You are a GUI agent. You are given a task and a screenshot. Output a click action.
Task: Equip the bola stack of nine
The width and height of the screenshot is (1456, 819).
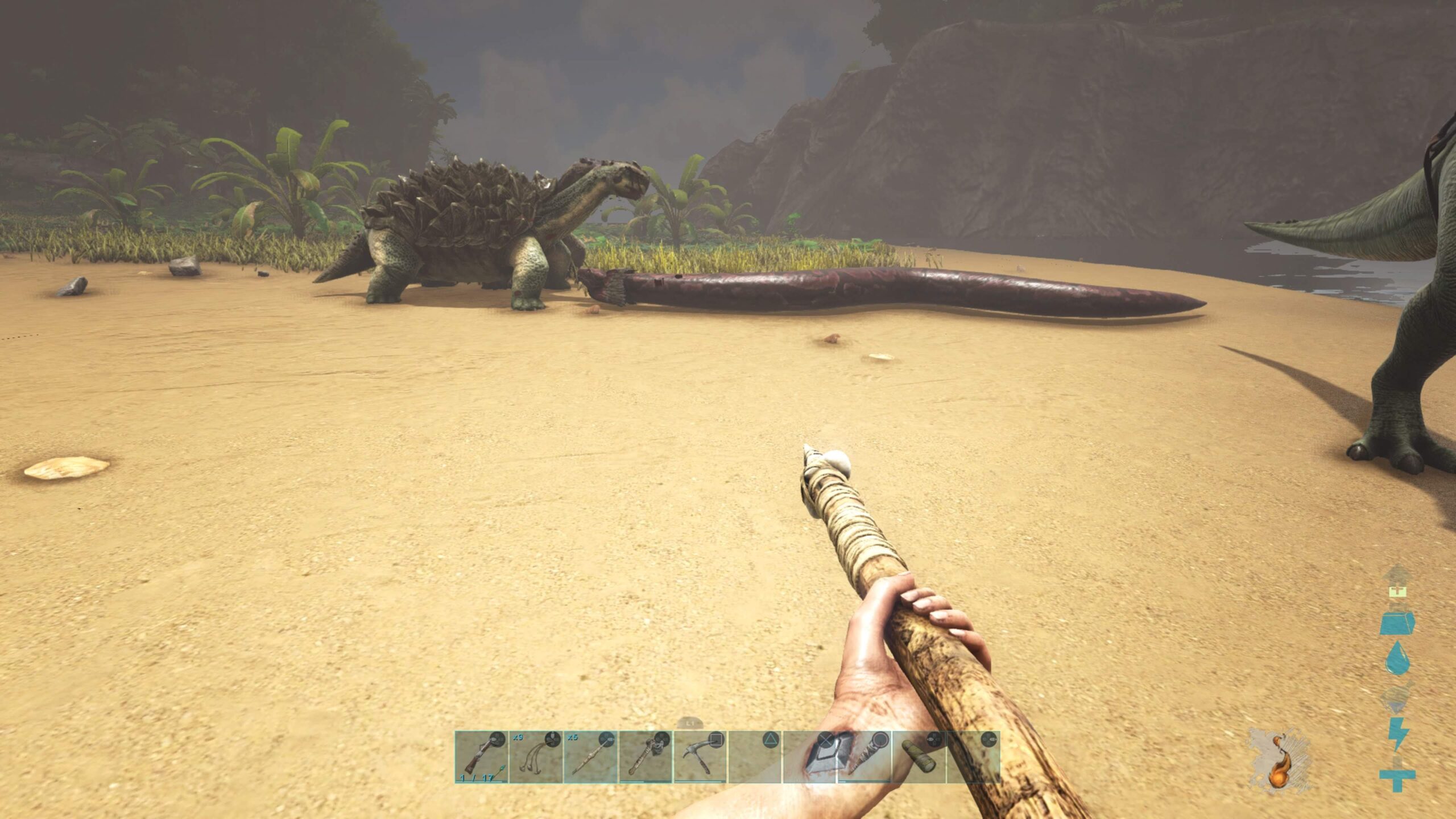point(536,757)
